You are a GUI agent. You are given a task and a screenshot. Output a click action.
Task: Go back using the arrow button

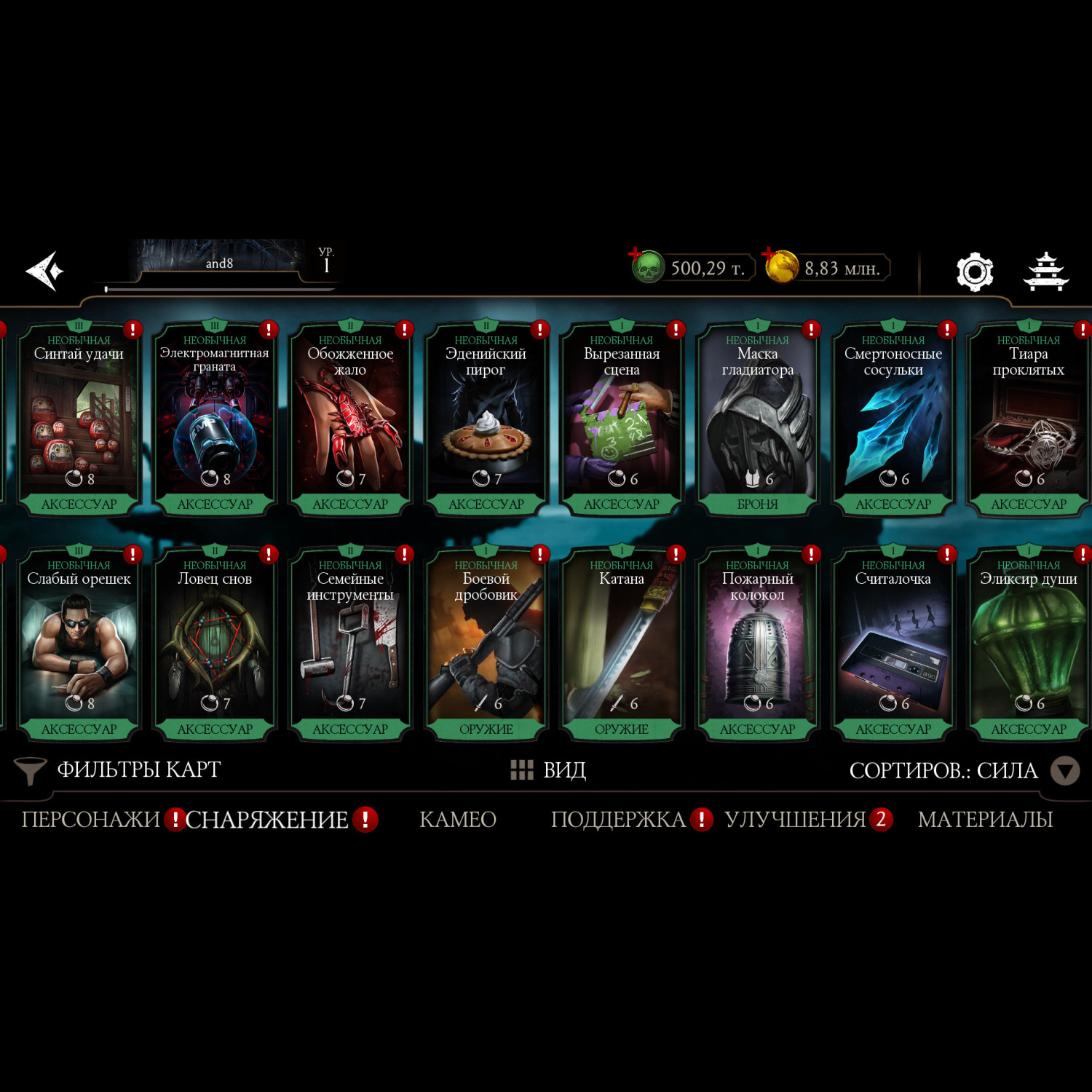click(45, 271)
